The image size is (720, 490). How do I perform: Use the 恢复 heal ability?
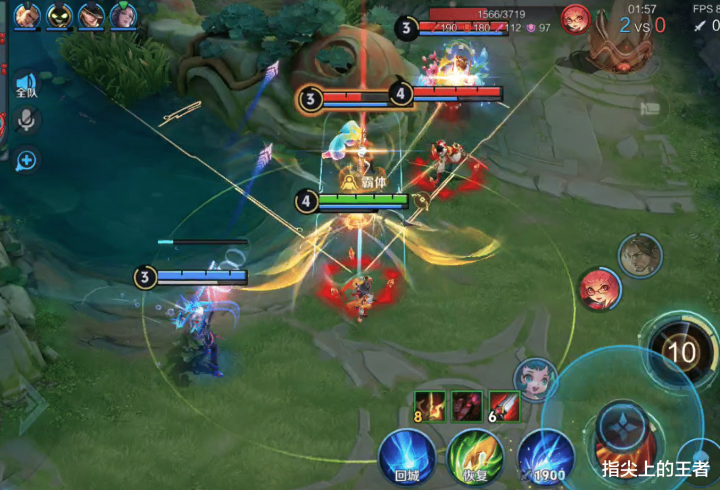coord(475,457)
